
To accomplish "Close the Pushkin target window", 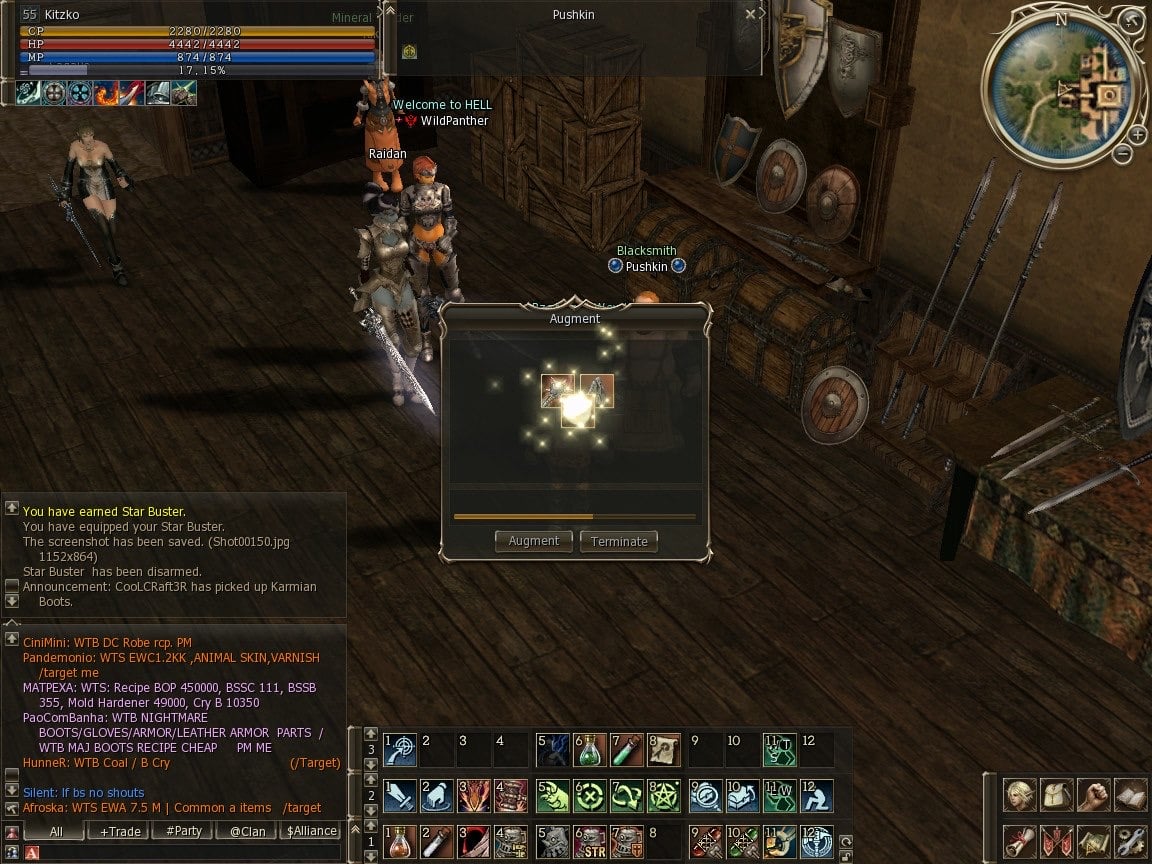I will pyautogui.click(x=750, y=15).
